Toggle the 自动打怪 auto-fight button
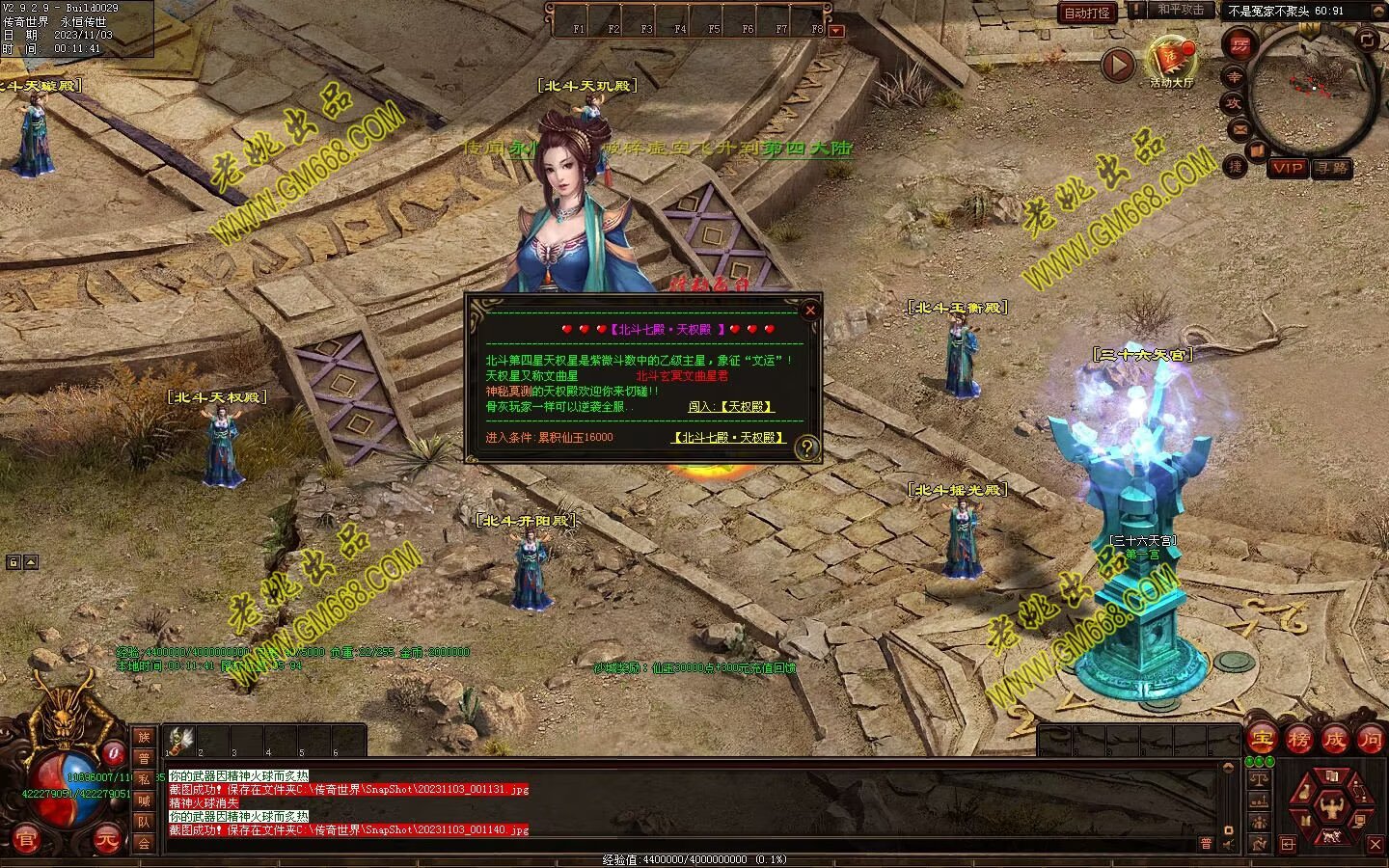 click(1087, 13)
